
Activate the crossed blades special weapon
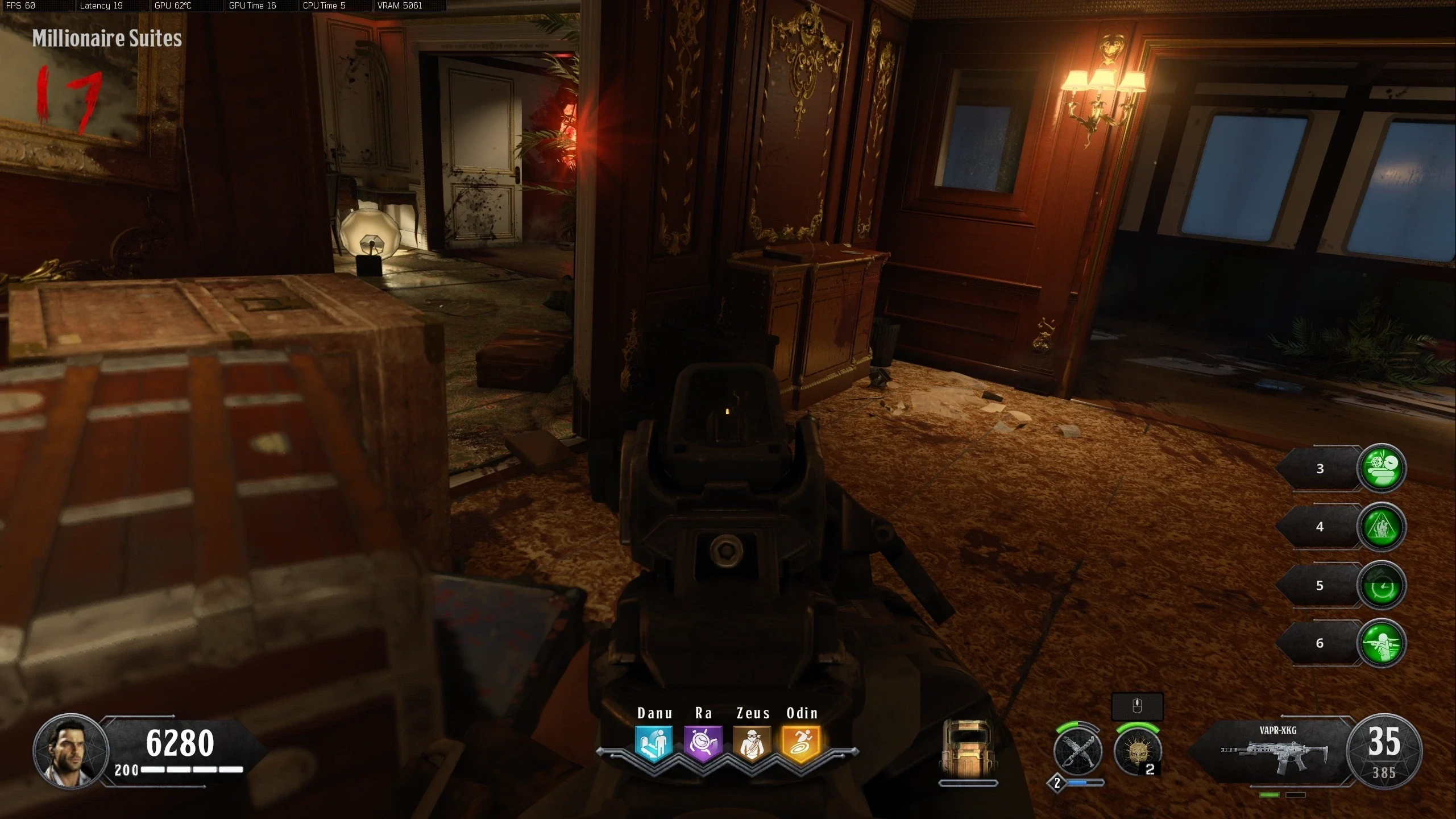coord(1077,752)
